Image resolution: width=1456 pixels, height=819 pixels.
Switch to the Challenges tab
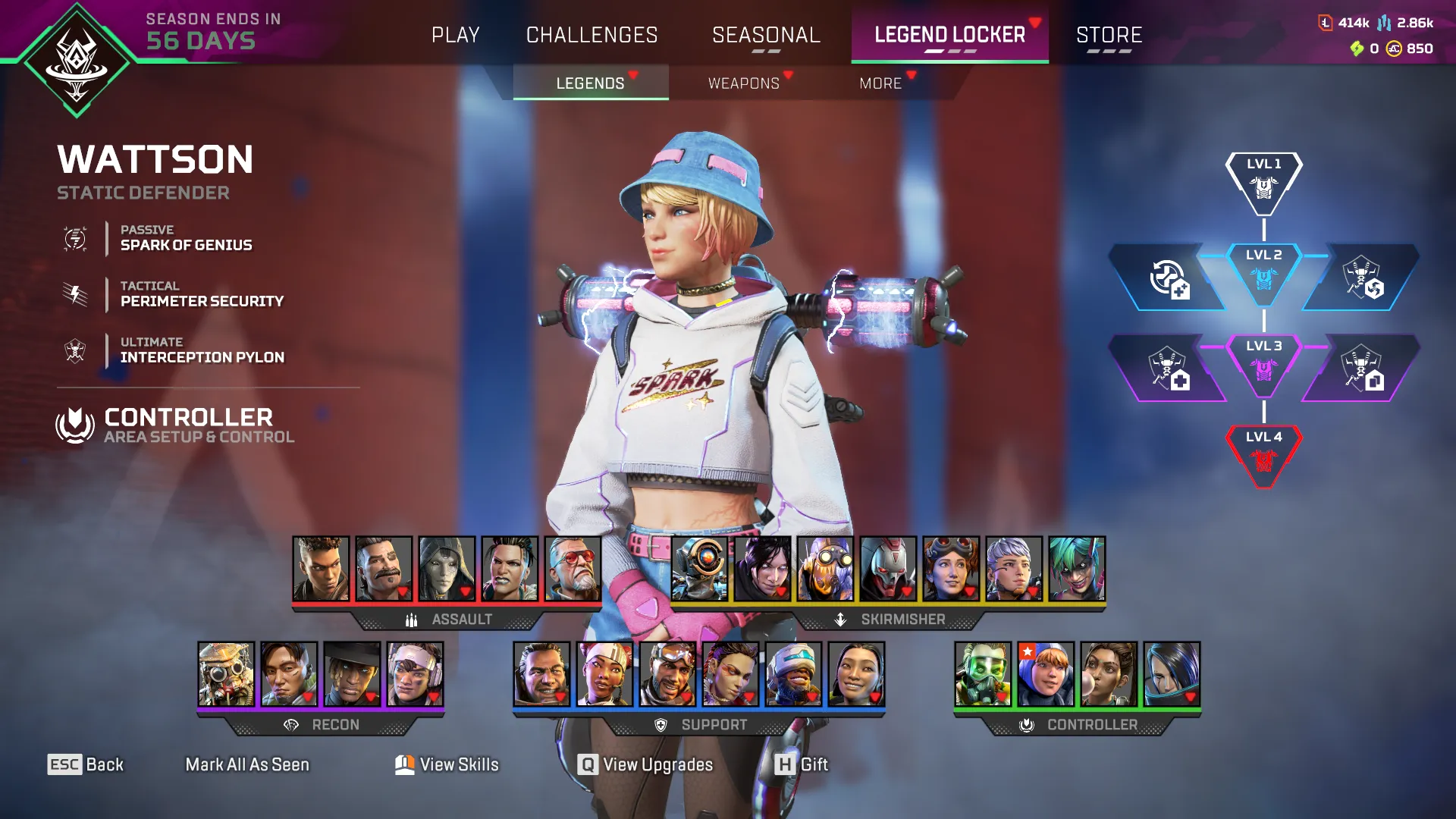pyautogui.click(x=591, y=35)
